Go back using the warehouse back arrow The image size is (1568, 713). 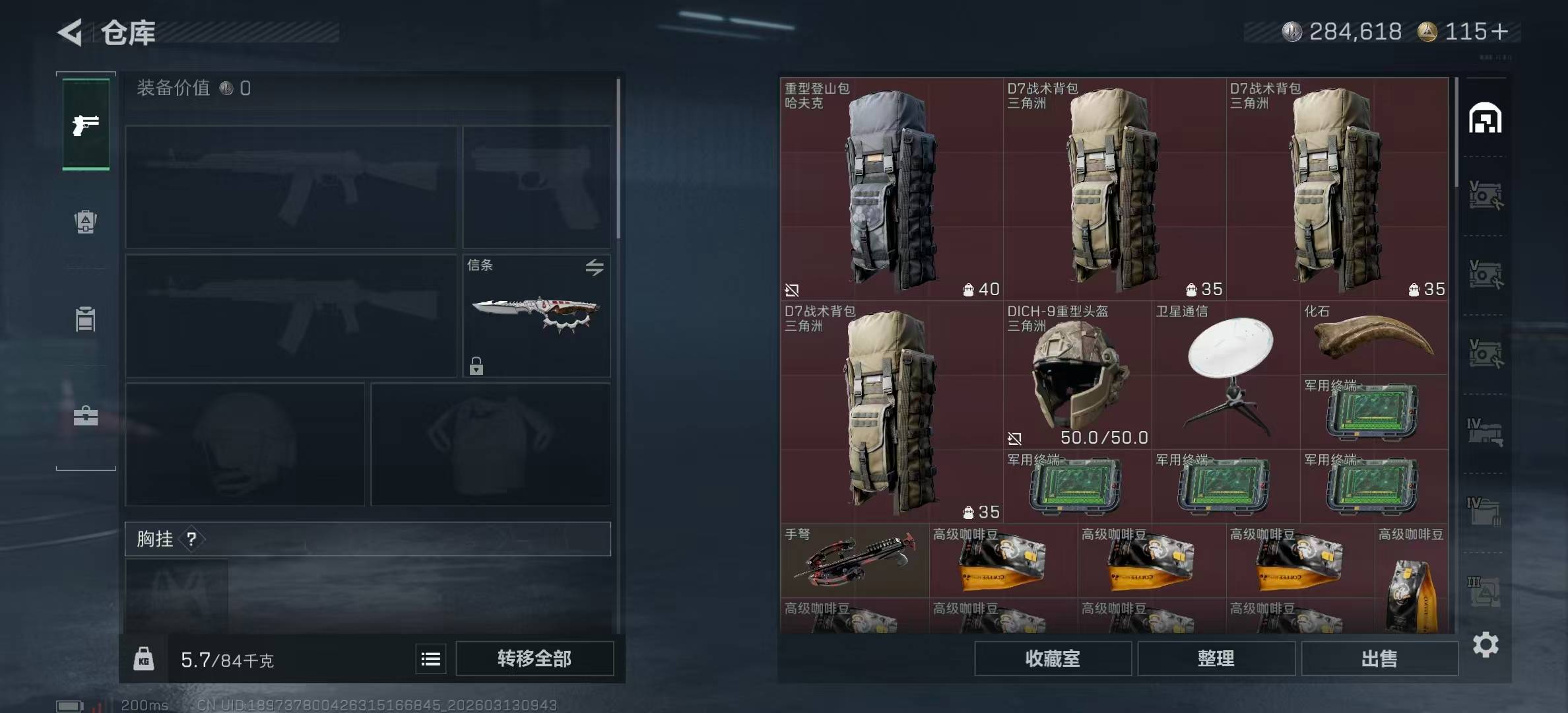tap(71, 32)
